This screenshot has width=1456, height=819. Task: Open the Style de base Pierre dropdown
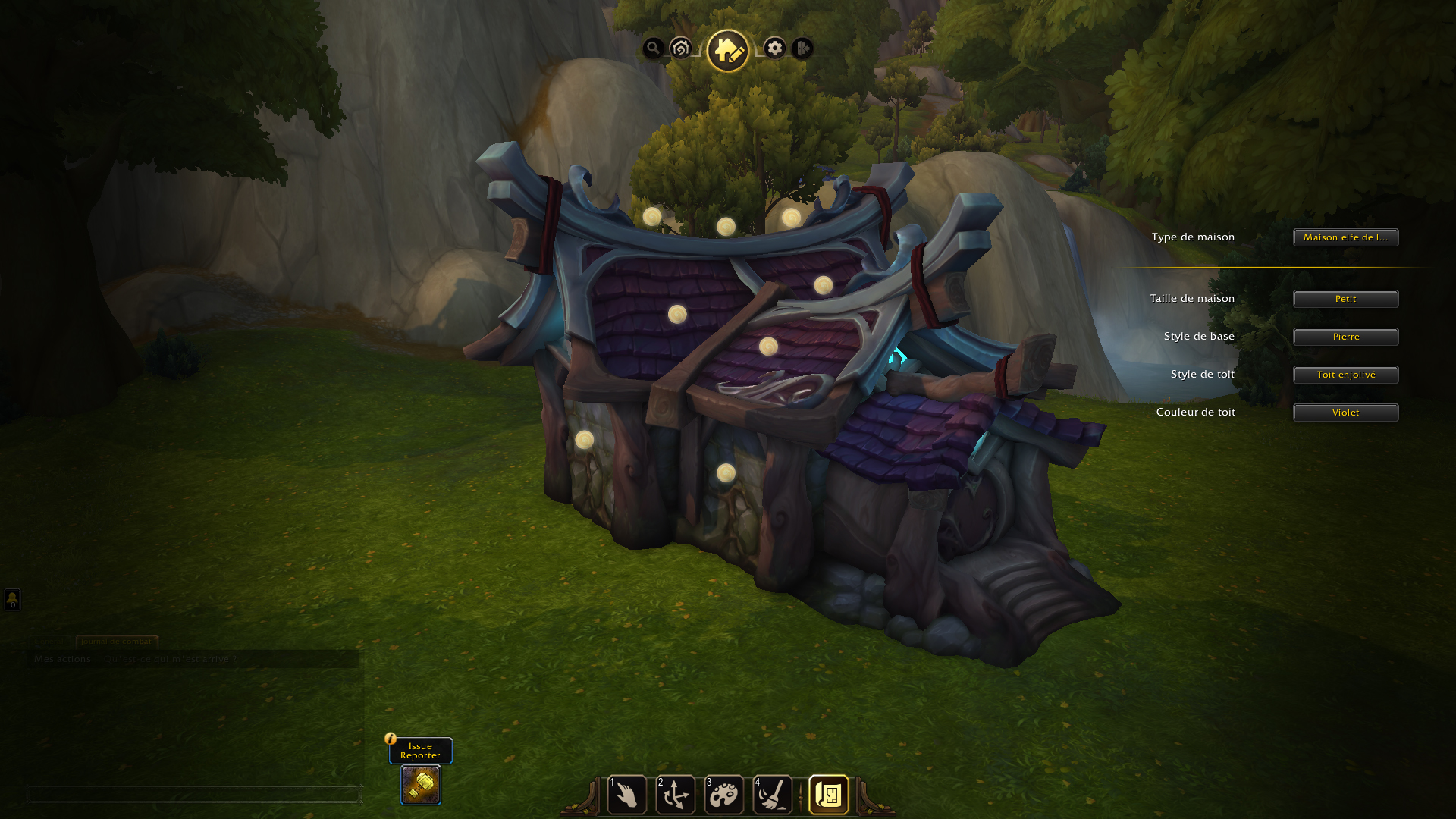point(1345,337)
